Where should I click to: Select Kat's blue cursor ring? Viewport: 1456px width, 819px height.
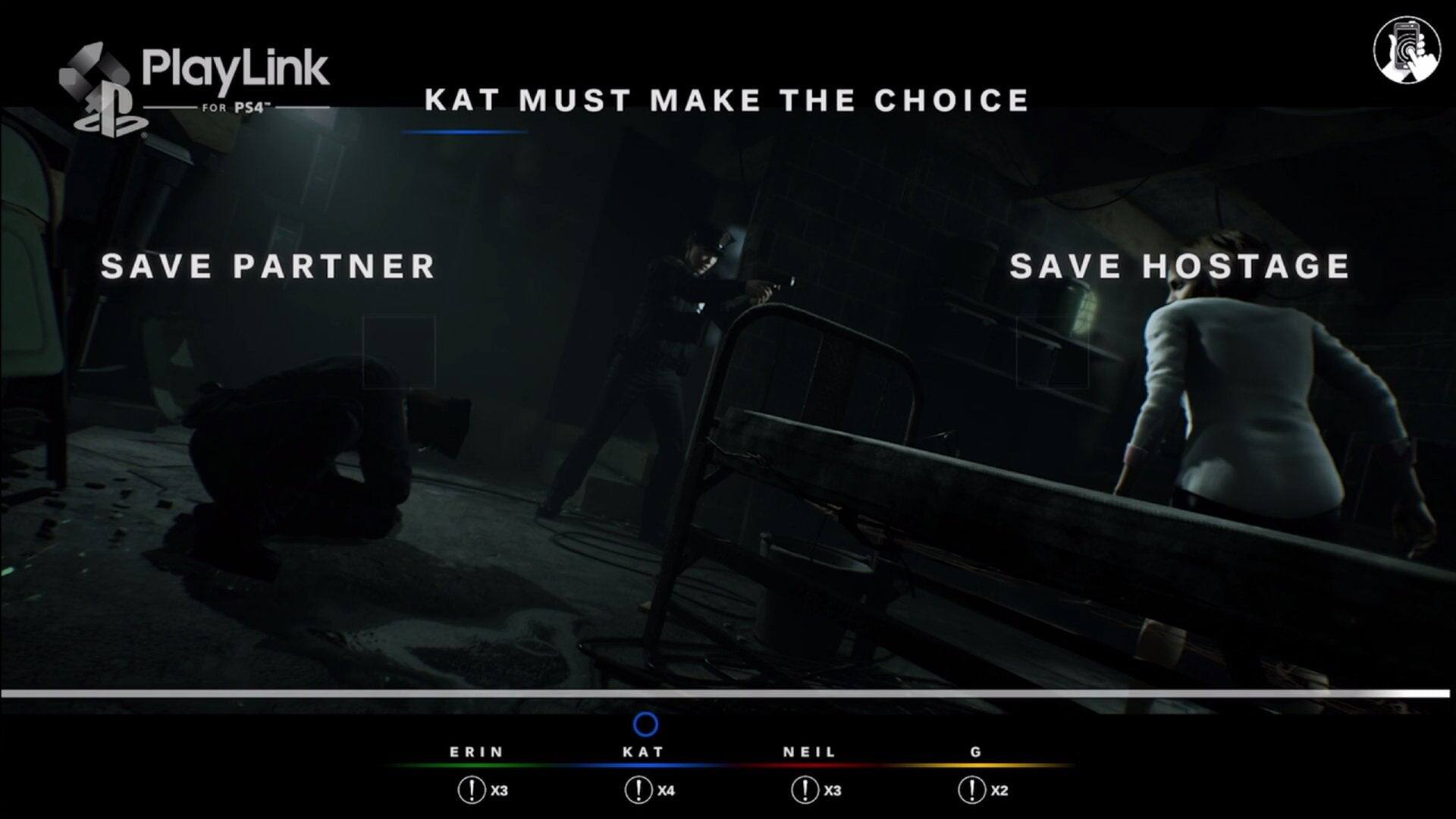coord(645,726)
